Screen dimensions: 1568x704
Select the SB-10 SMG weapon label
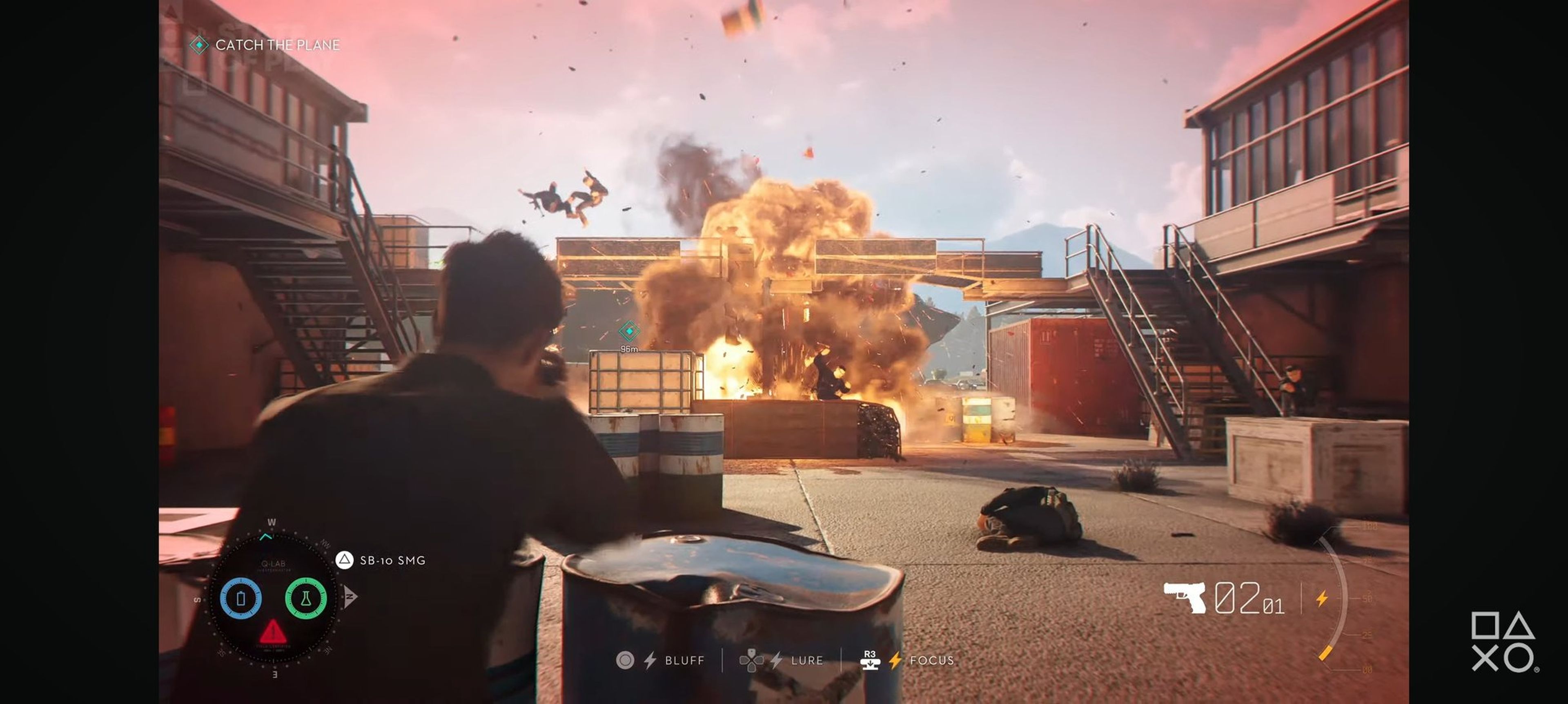pos(392,560)
